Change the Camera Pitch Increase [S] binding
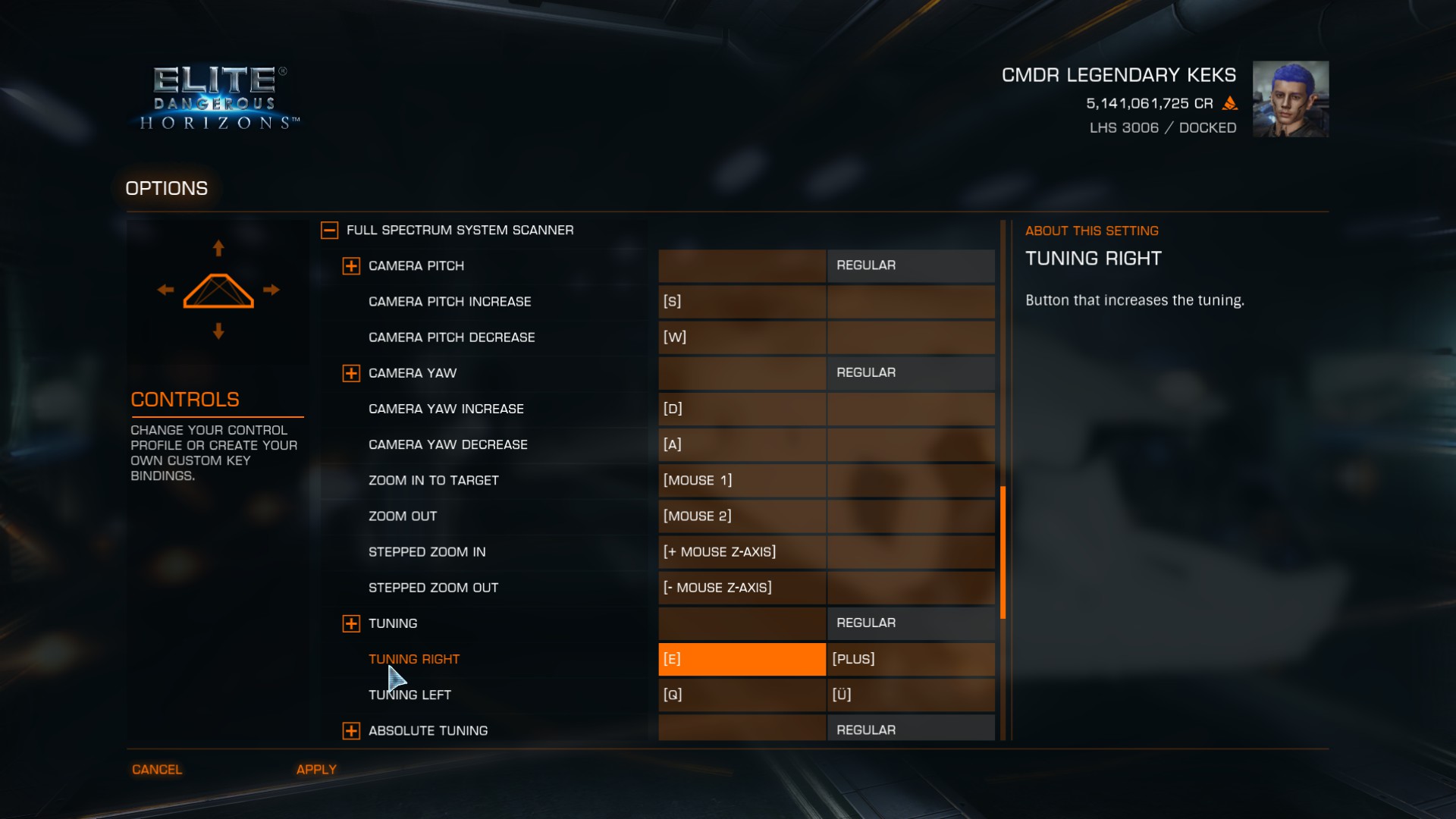The width and height of the screenshot is (1456, 819). point(741,302)
